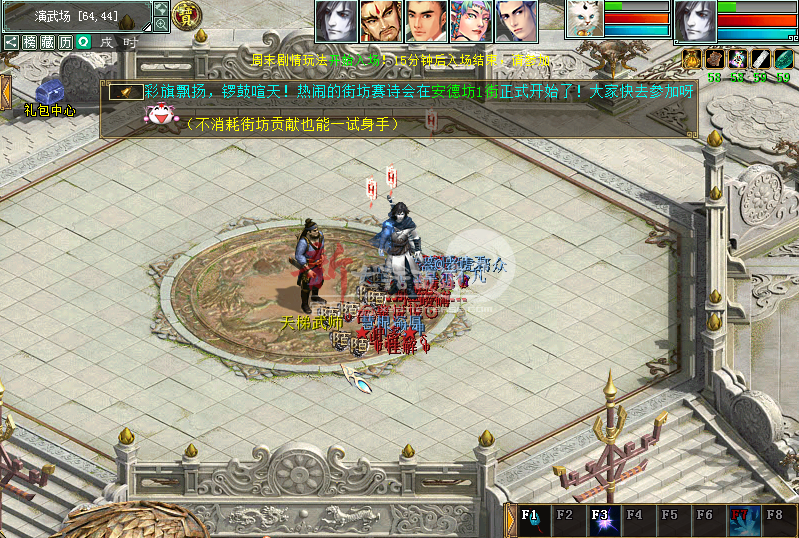Select the teal-haired girl party portrait
799x538 pixels.
pos(471,20)
